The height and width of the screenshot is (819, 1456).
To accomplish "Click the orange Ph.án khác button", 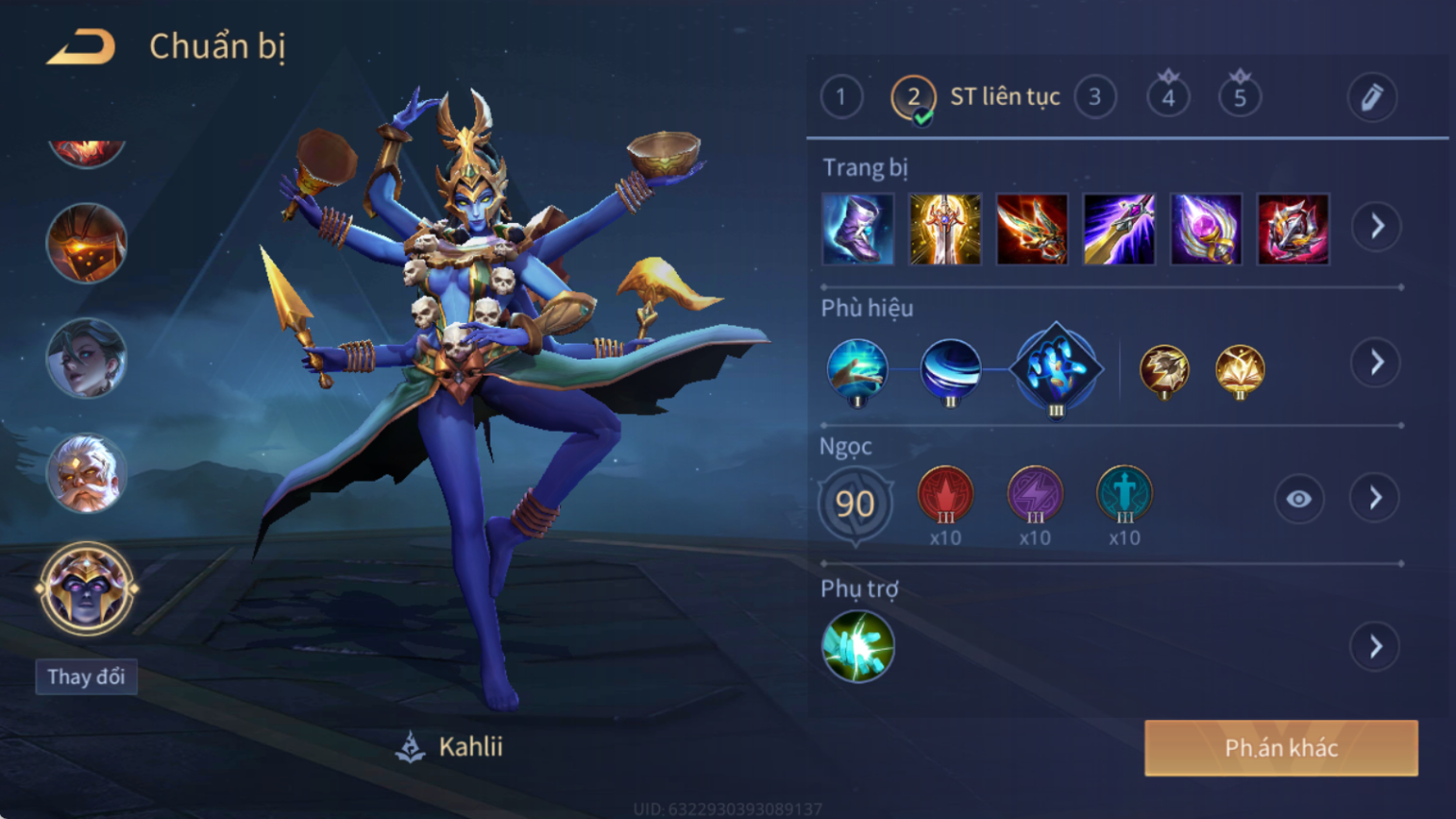I will pos(1280,748).
